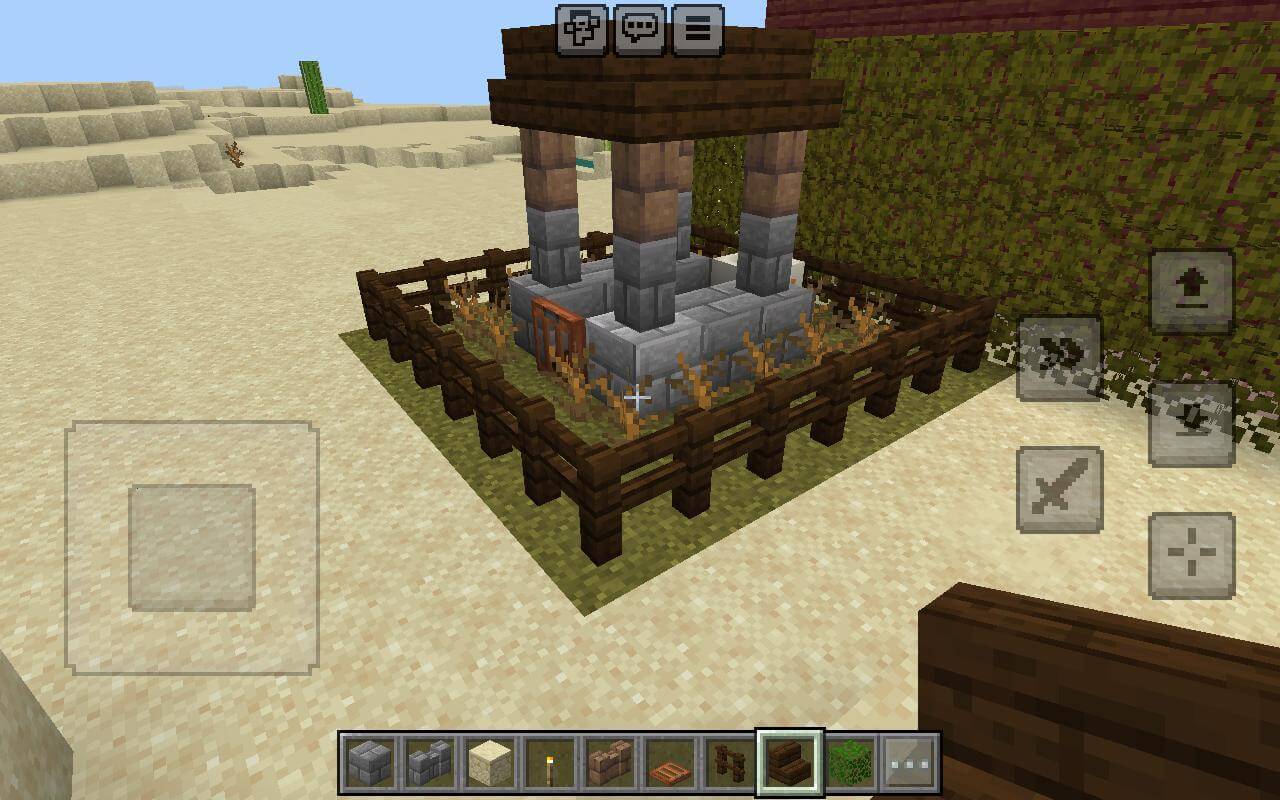Select the torch hotbar slot
This screenshot has height=800, width=1280.
pos(550,763)
